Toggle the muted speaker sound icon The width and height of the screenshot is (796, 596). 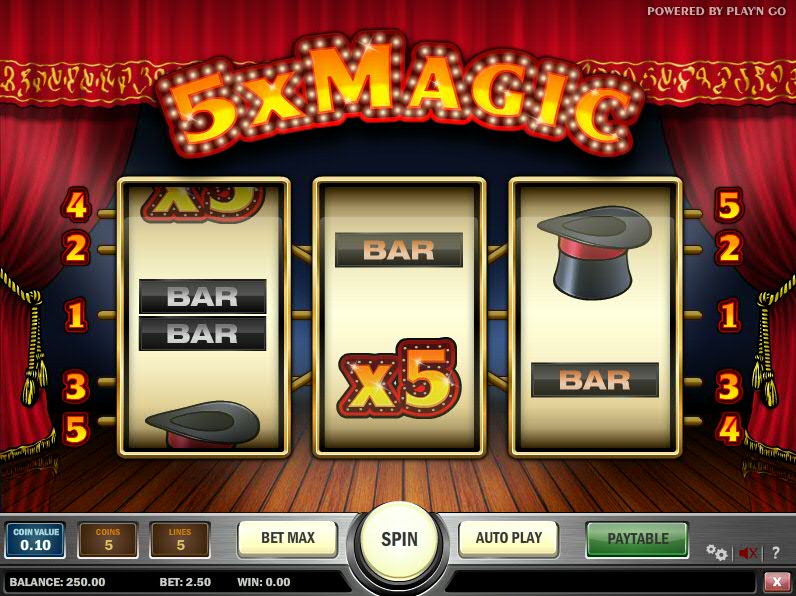(x=747, y=553)
